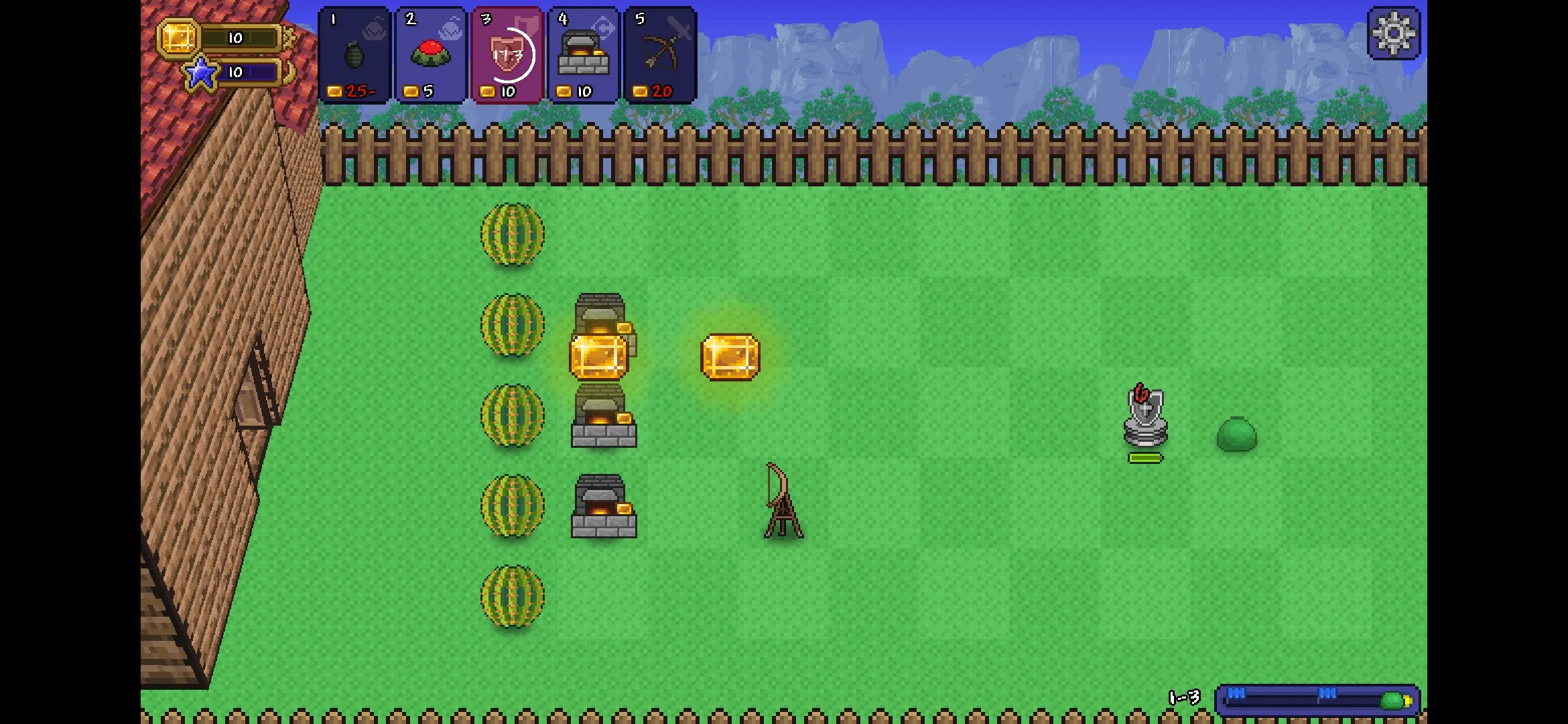Click the cactus plant in the top row
Screen dimensions: 1568x724
513,235
